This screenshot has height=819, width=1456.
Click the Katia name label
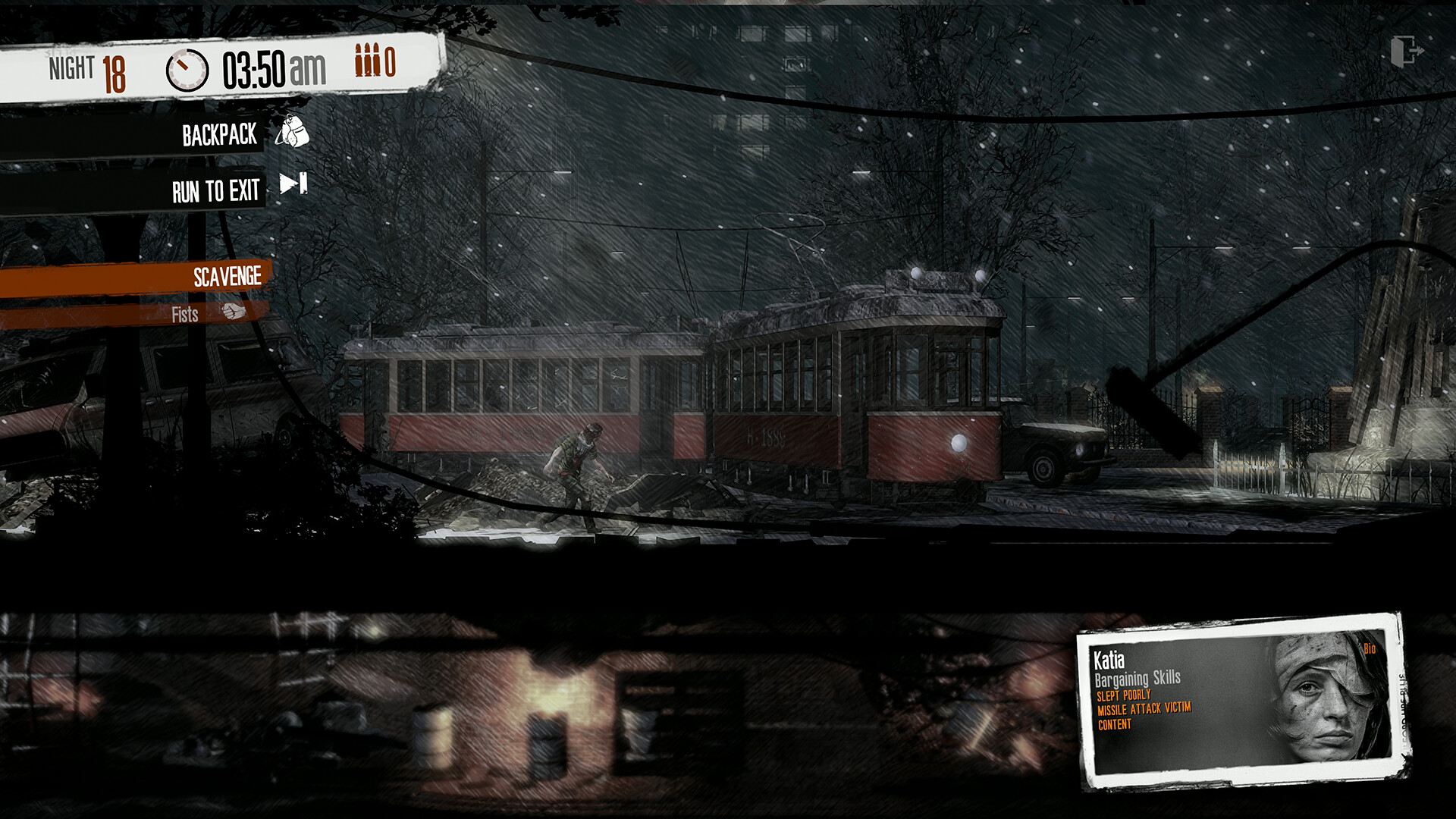(1110, 660)
